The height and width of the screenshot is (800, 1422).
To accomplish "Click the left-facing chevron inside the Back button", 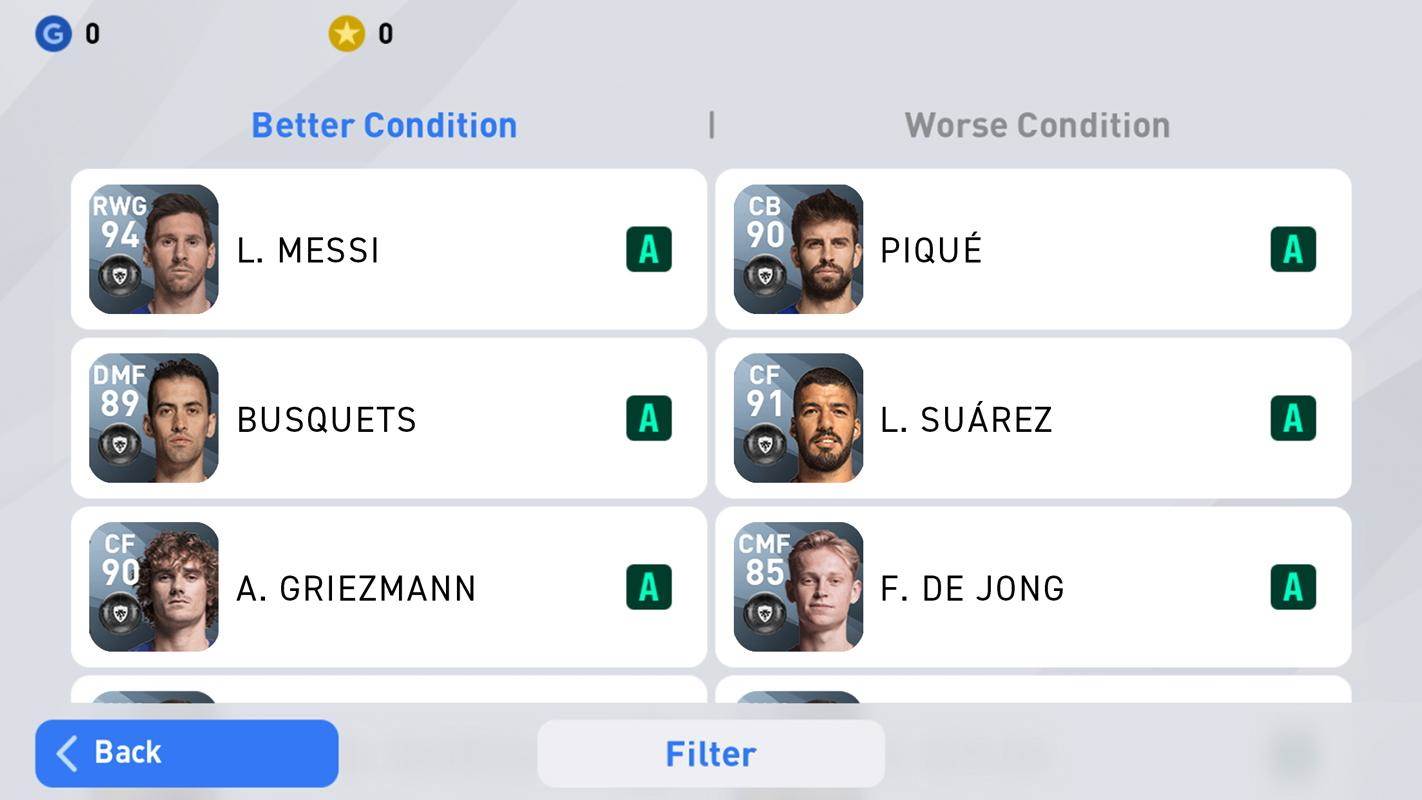I will click(66, 753).
